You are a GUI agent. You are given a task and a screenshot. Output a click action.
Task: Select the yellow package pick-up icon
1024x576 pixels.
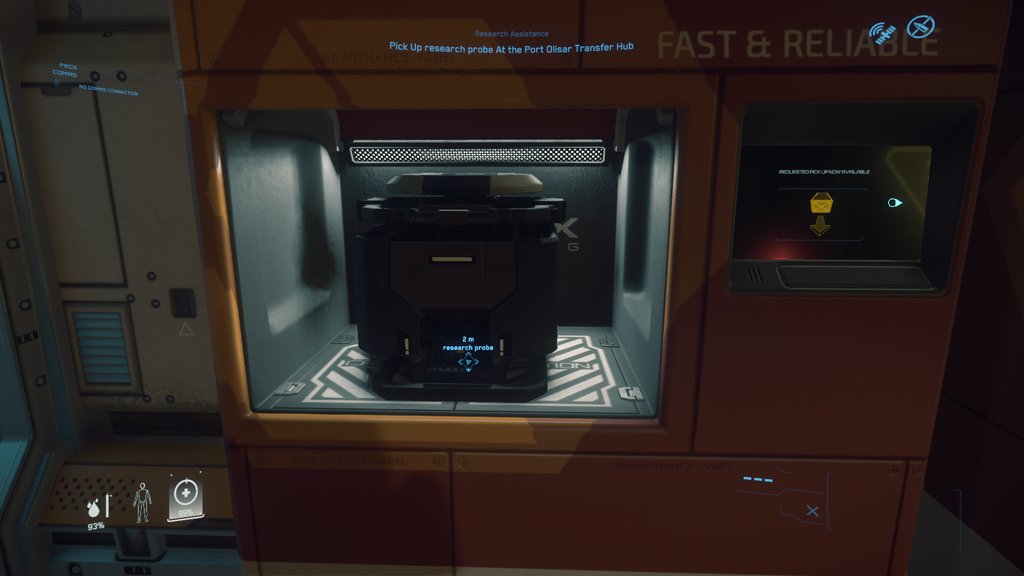[x=822, y=204]
